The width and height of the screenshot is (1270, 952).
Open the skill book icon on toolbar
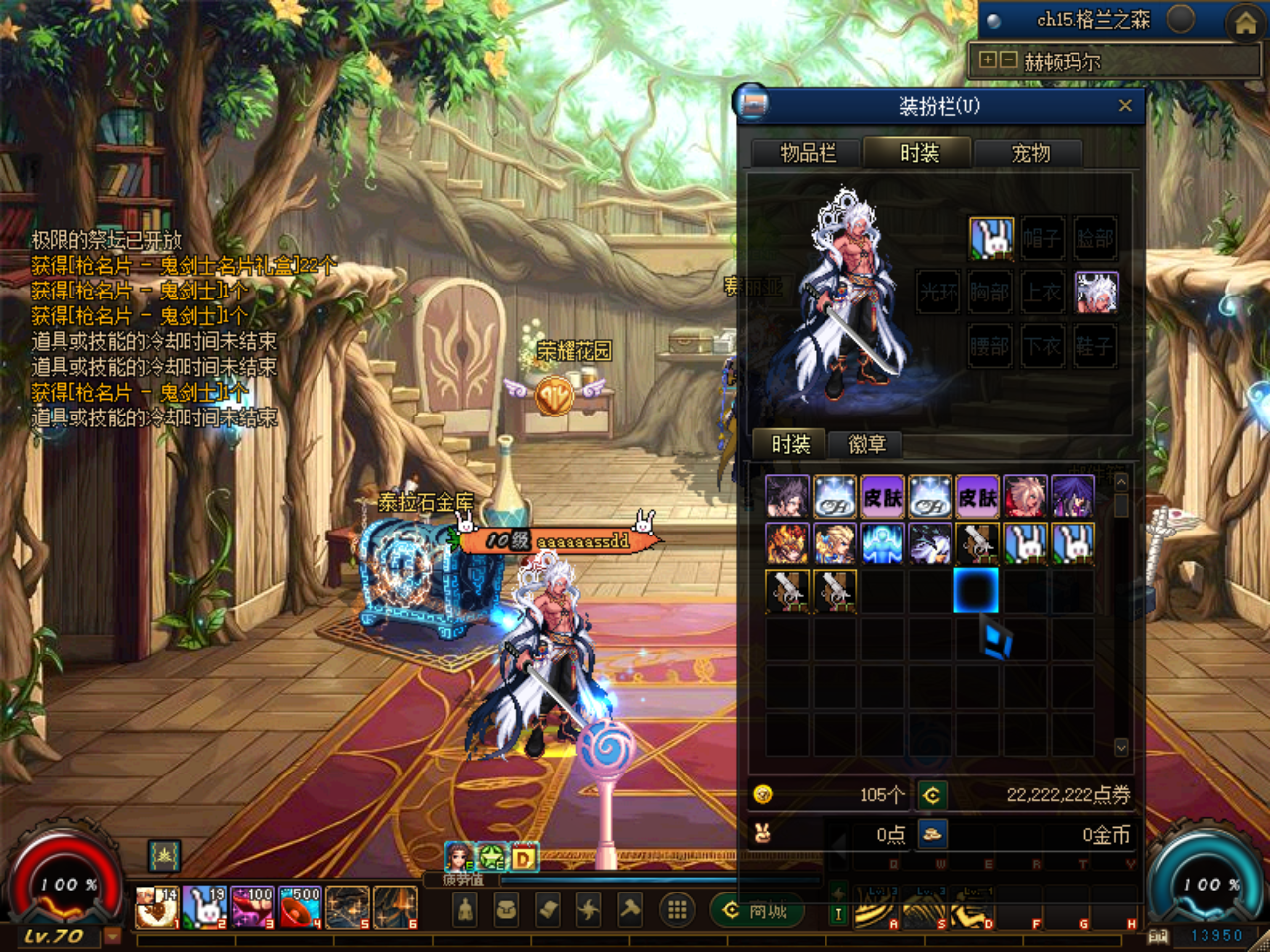pos(547,909)
